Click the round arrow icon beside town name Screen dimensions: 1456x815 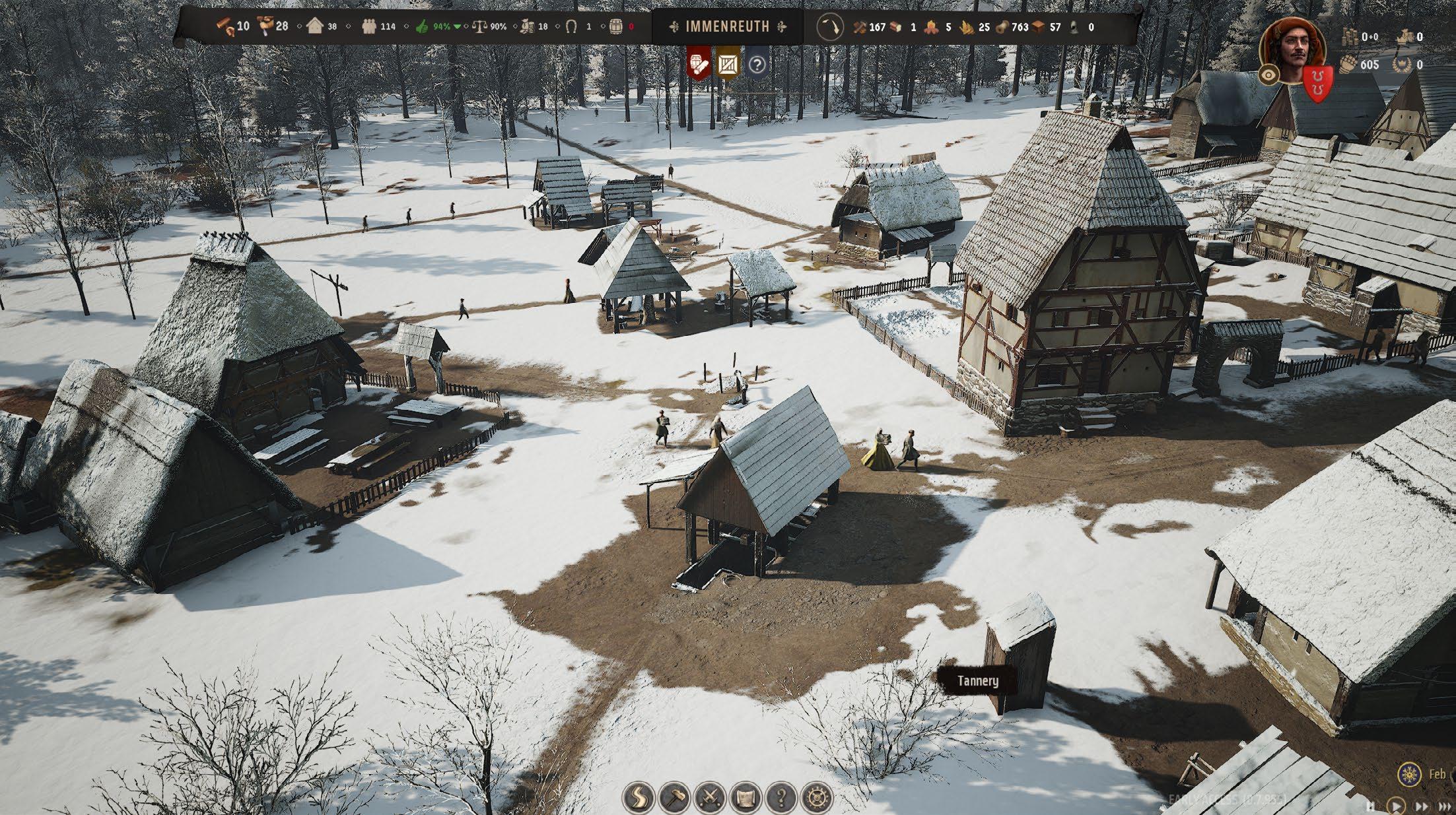point(831,27)
